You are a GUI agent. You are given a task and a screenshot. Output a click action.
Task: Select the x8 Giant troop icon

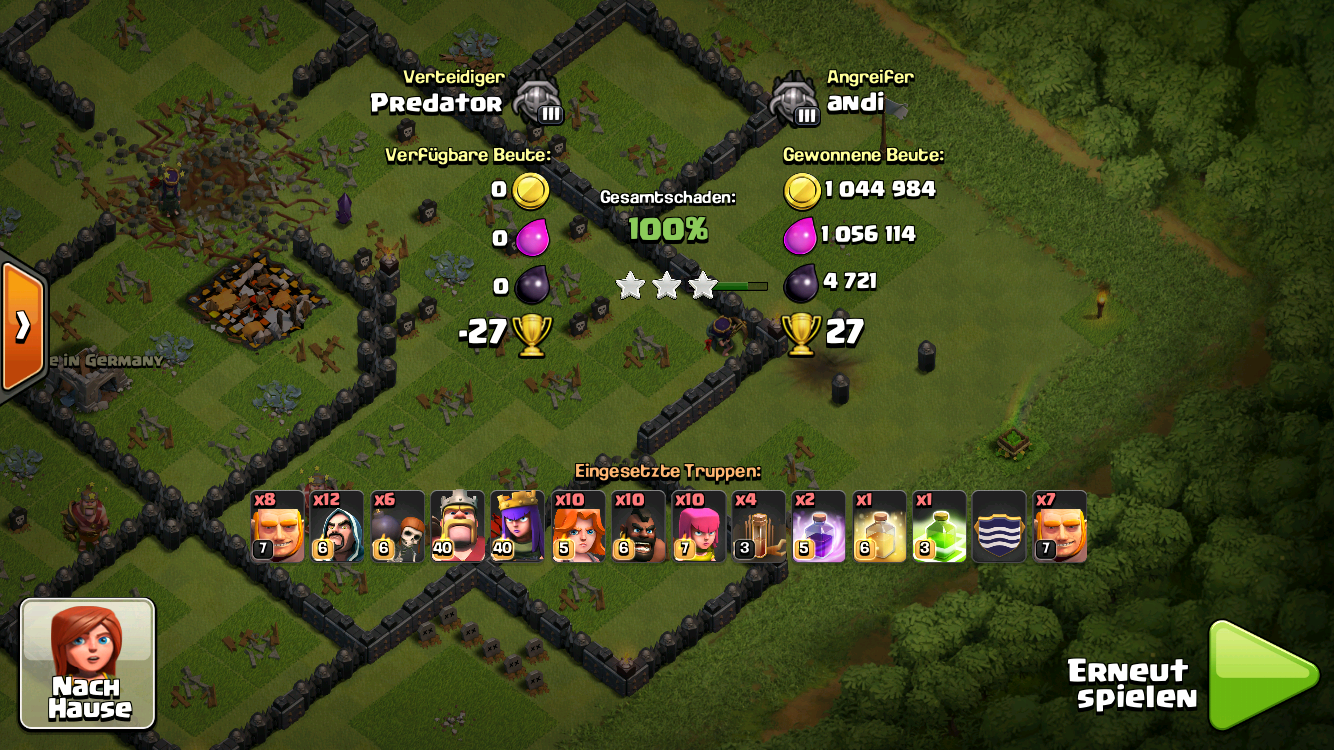pos(277,526)
